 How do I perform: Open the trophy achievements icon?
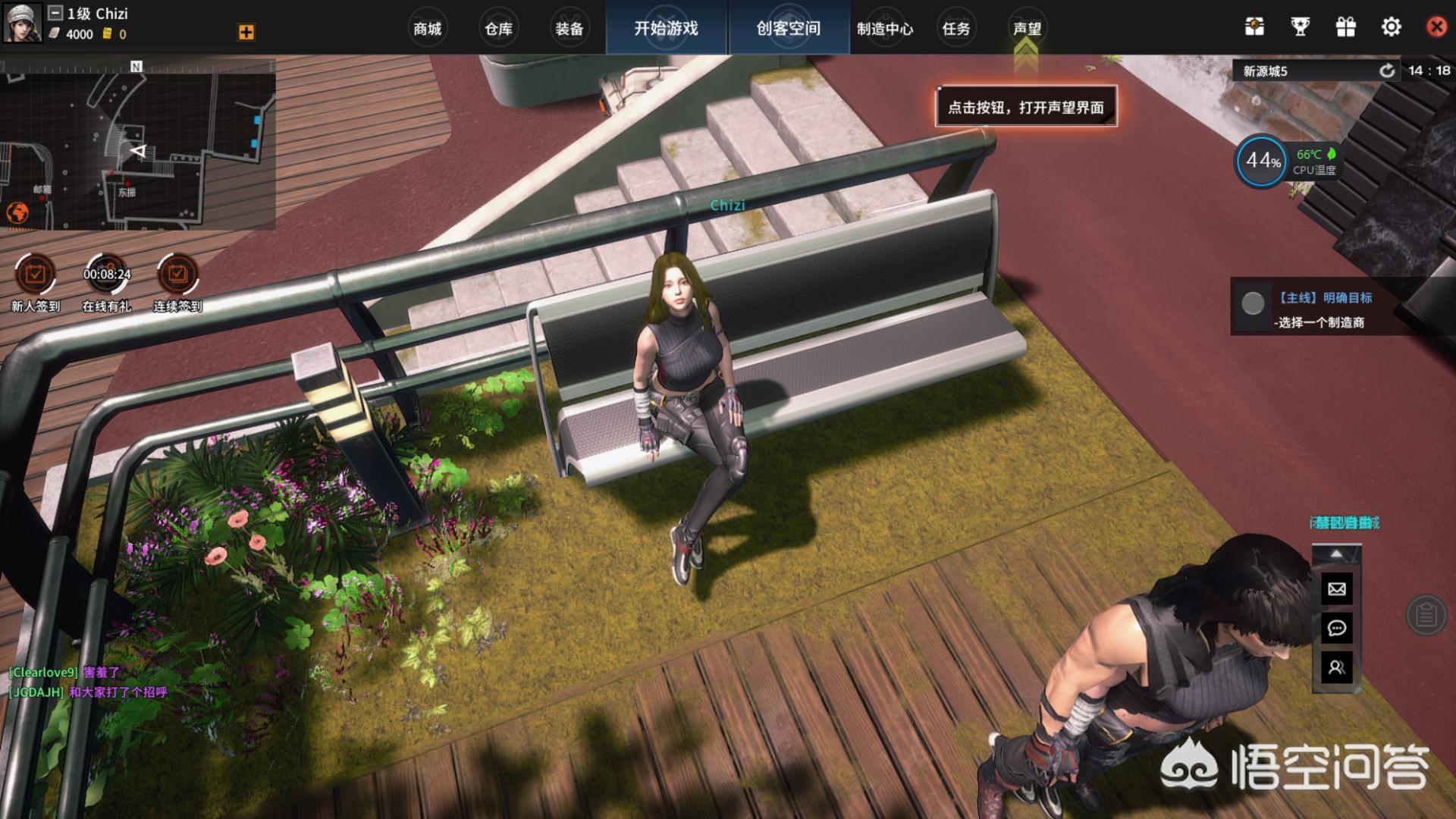coord(1301,27)
